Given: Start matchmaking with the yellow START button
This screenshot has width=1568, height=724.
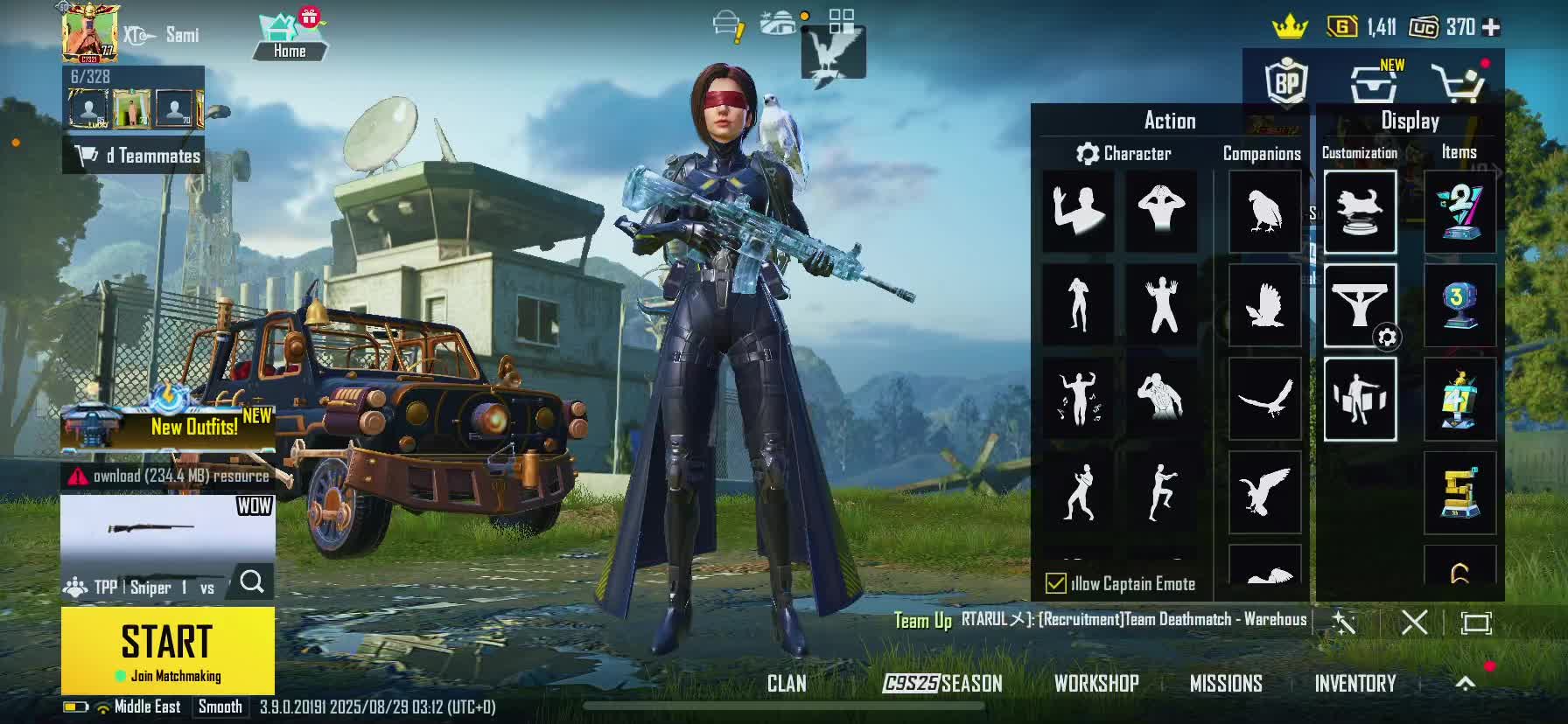Looking at the screenshot, I should pyautogui.click(x=167, y=650).
